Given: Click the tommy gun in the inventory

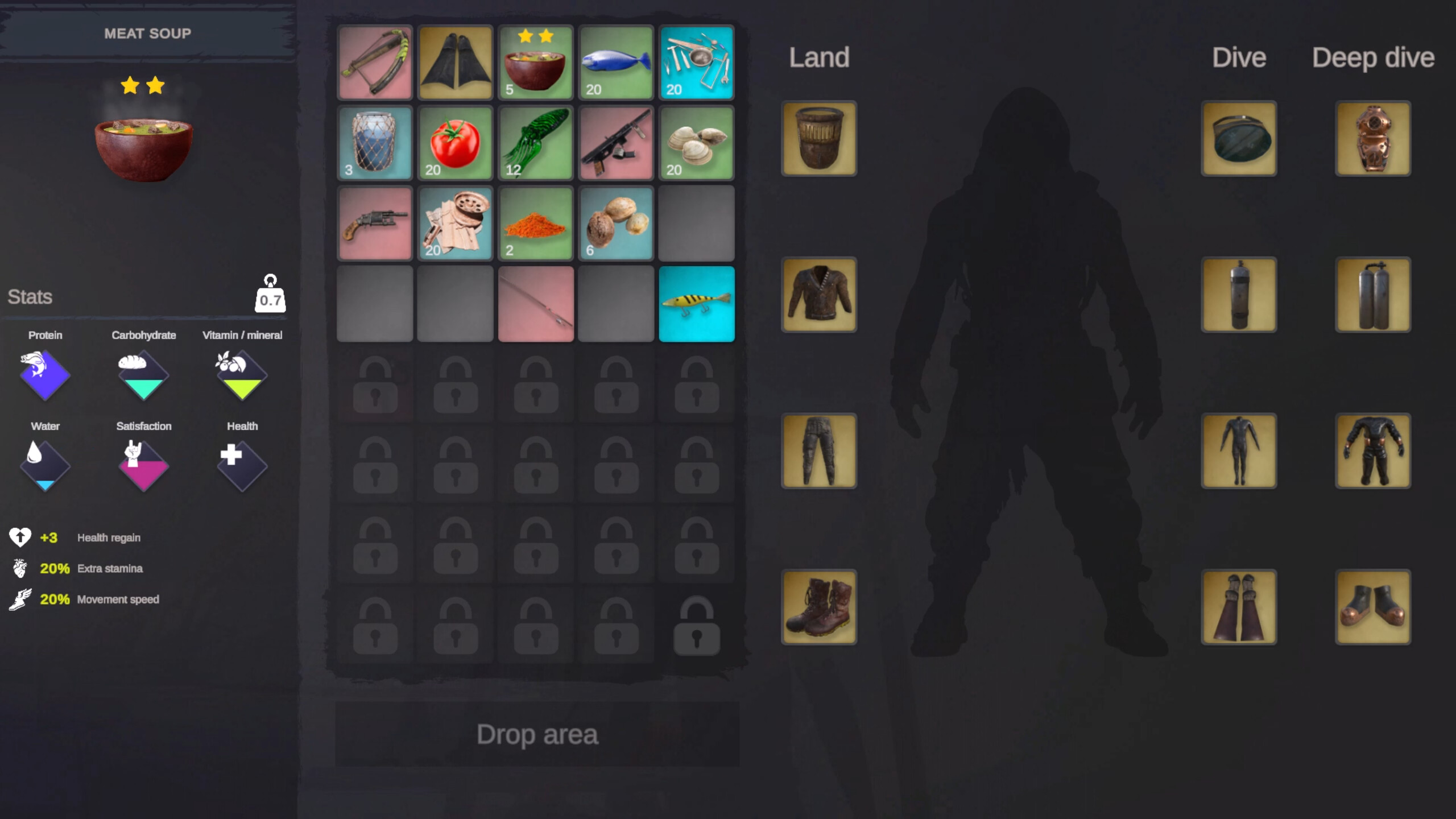Looking at the screenshot, I should pyautogui.click(x=616, y=143).
